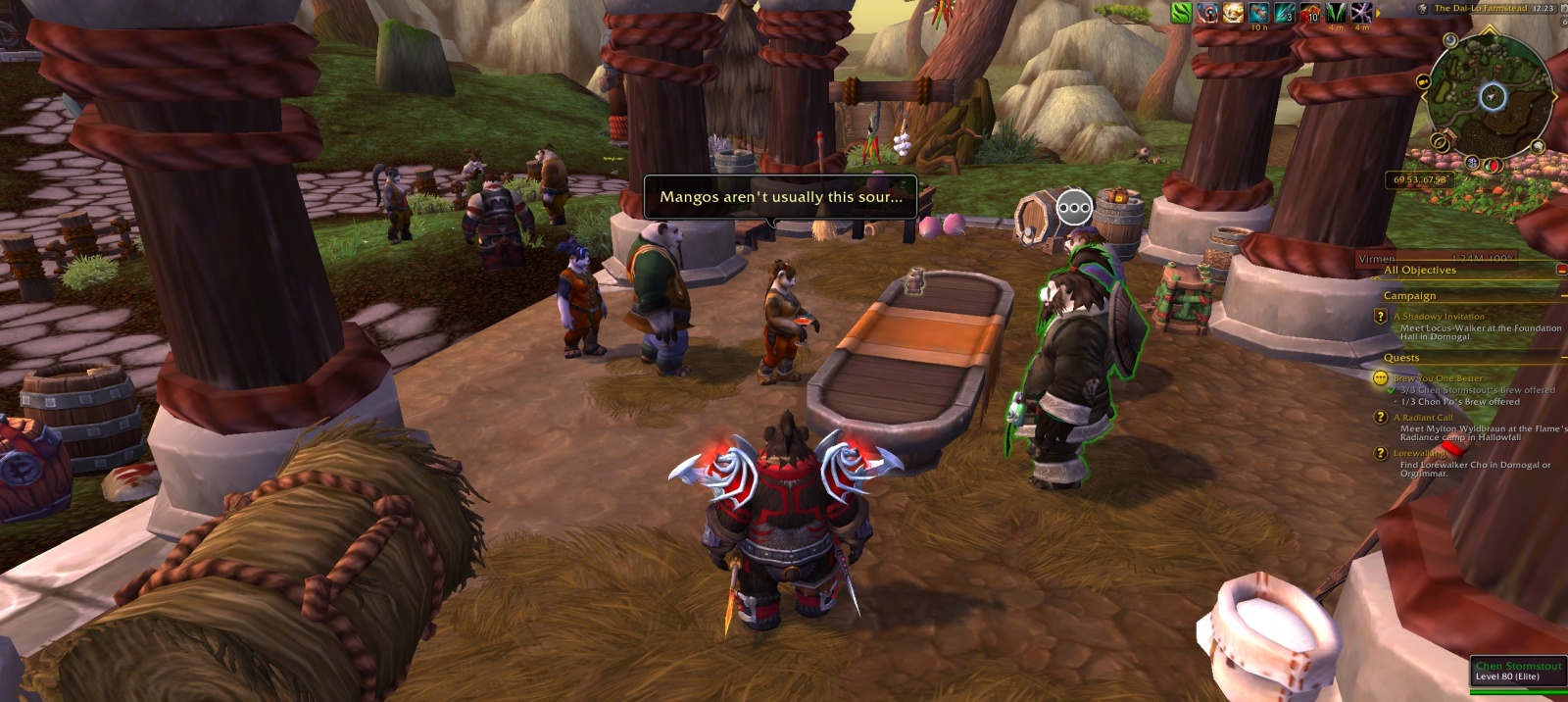Select the Lorewalking quest in the tracker
This screenshot has width=1568, height=702.
pos(1419,453)
